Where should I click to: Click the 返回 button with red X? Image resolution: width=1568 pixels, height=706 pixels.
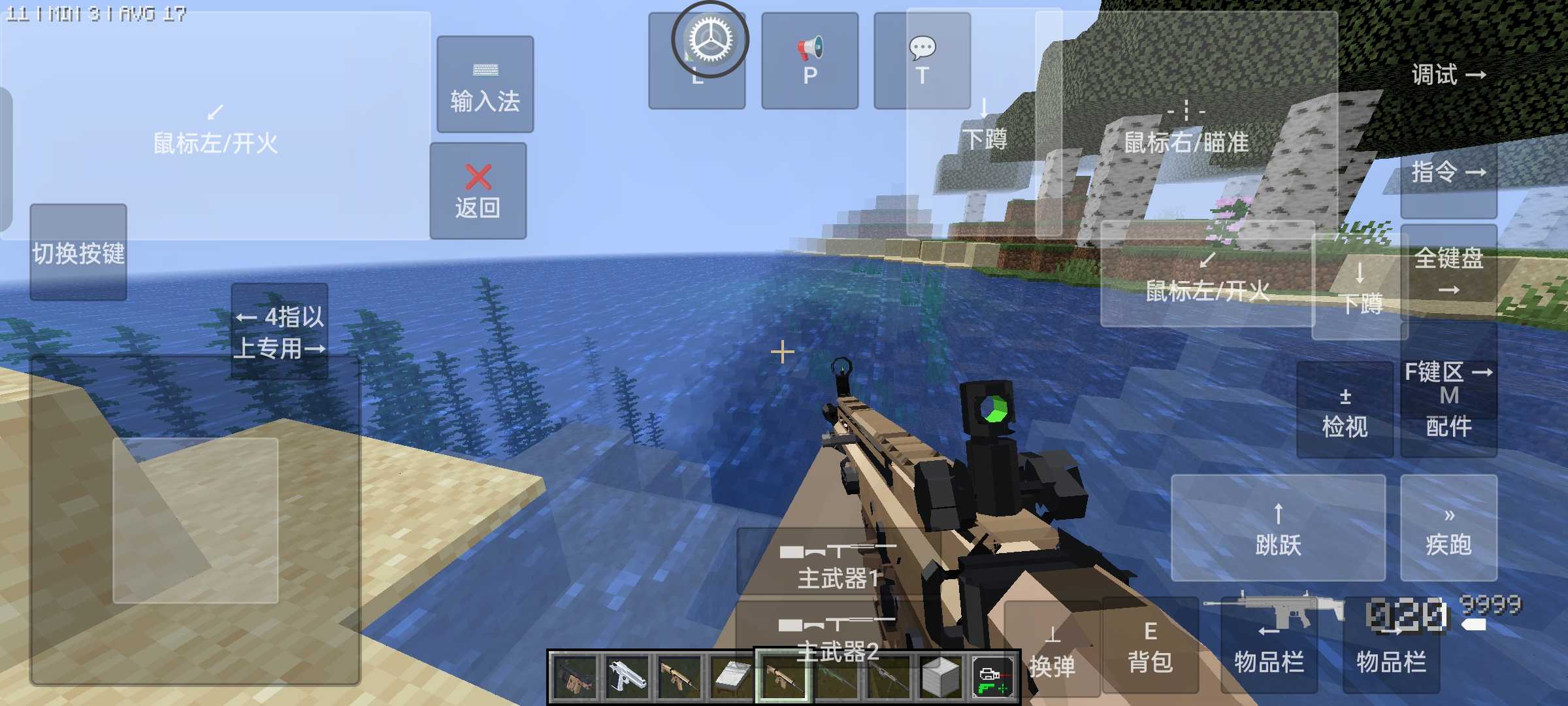tap(478, 191)
